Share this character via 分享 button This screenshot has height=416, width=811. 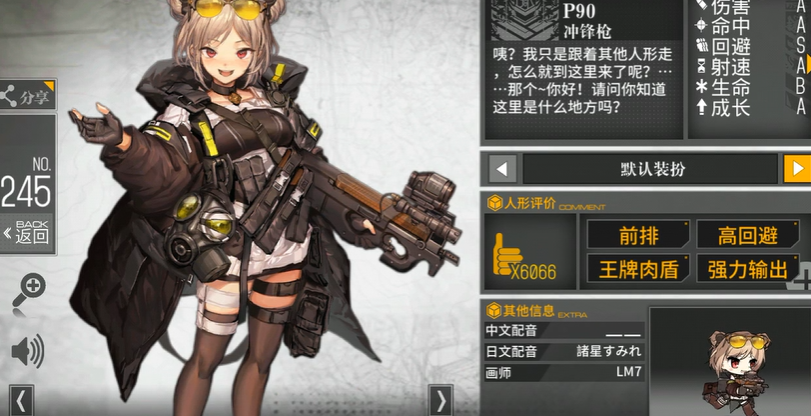click(x=26, y=96)
